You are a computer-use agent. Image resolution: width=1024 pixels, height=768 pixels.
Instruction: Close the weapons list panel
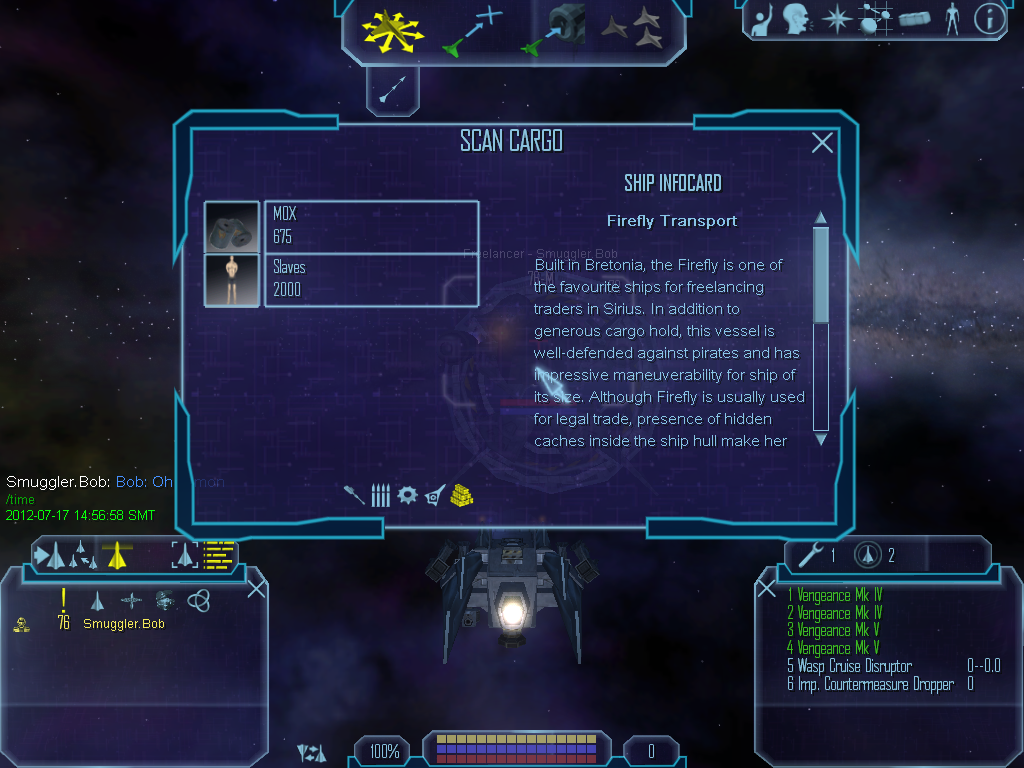pyautogui.click(x=767, y=589)
